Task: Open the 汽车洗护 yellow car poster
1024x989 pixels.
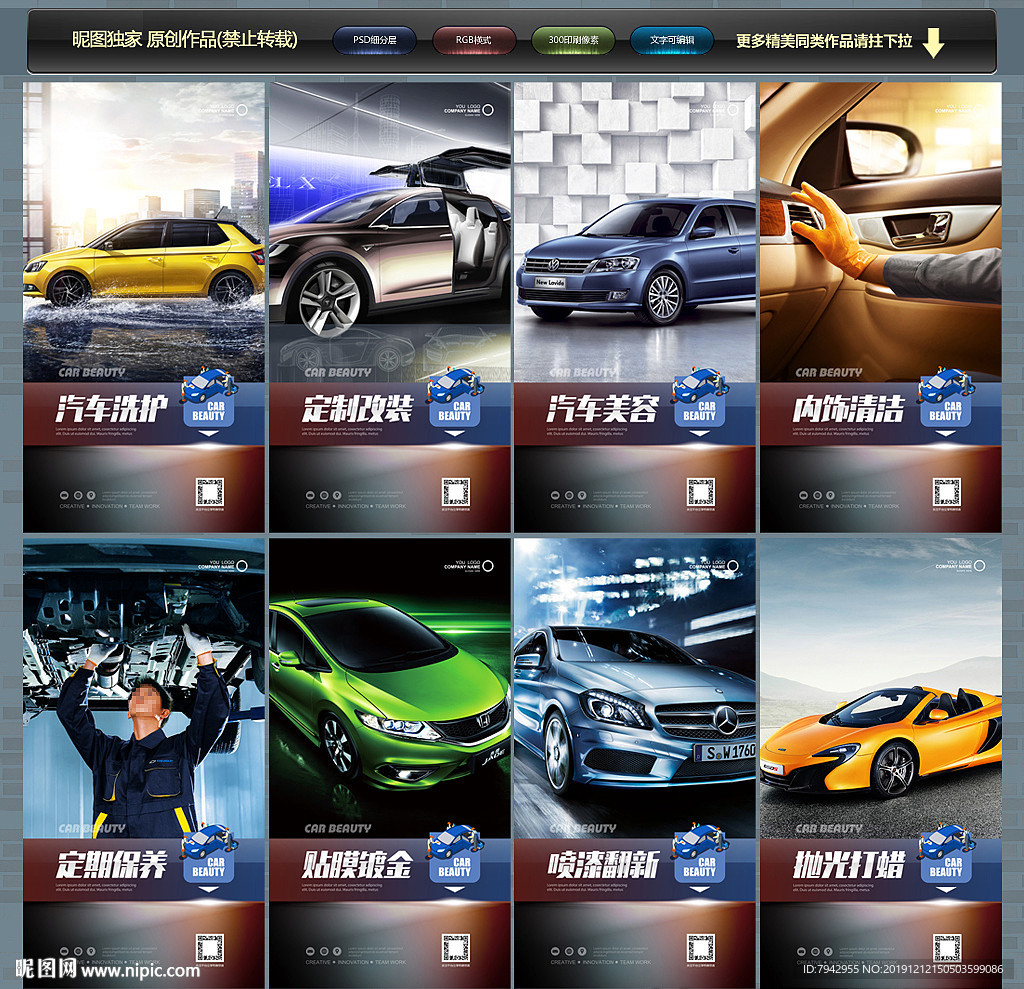Action: pos(144,307)
